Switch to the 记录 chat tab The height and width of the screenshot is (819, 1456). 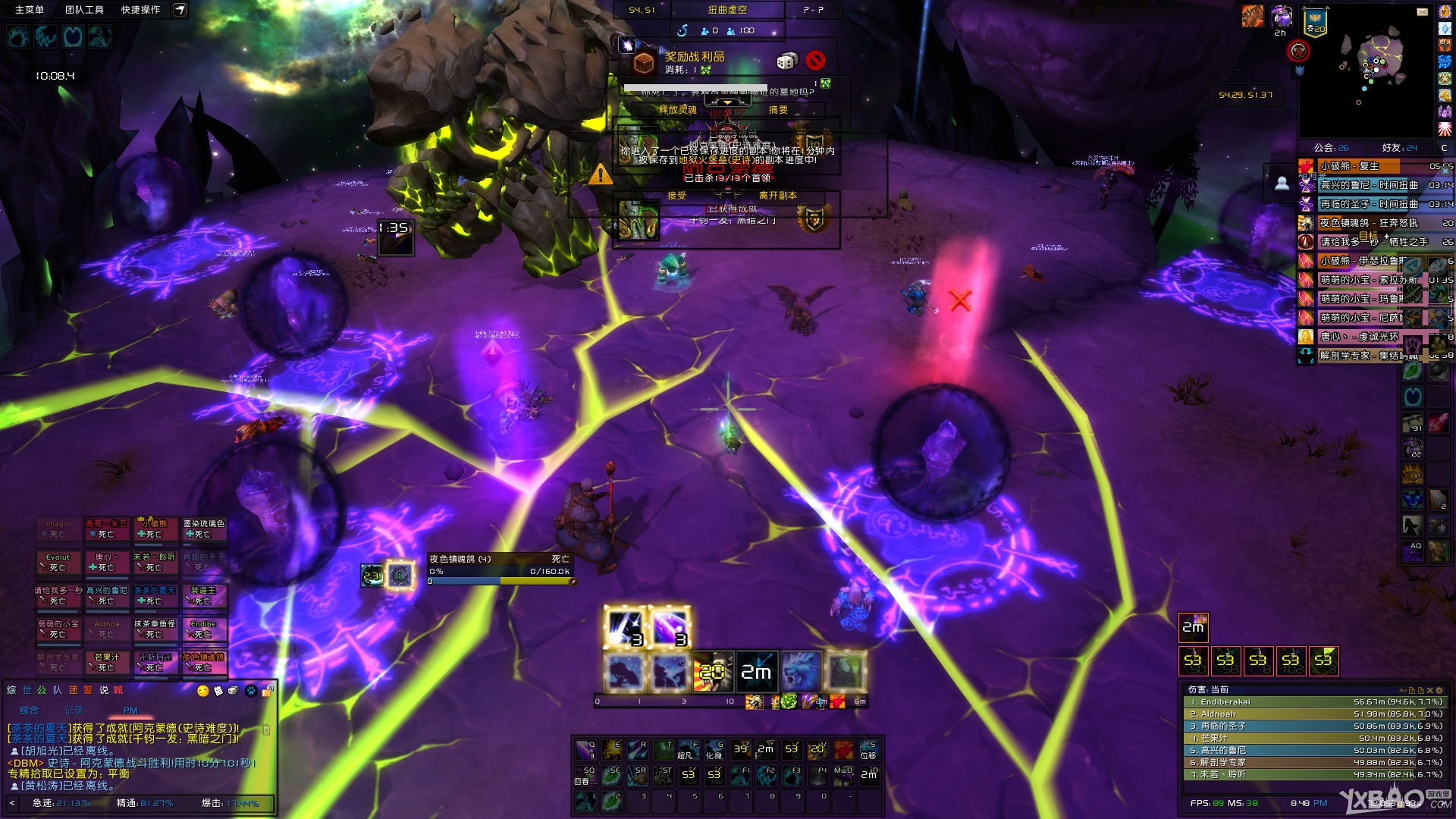point(74,711)
